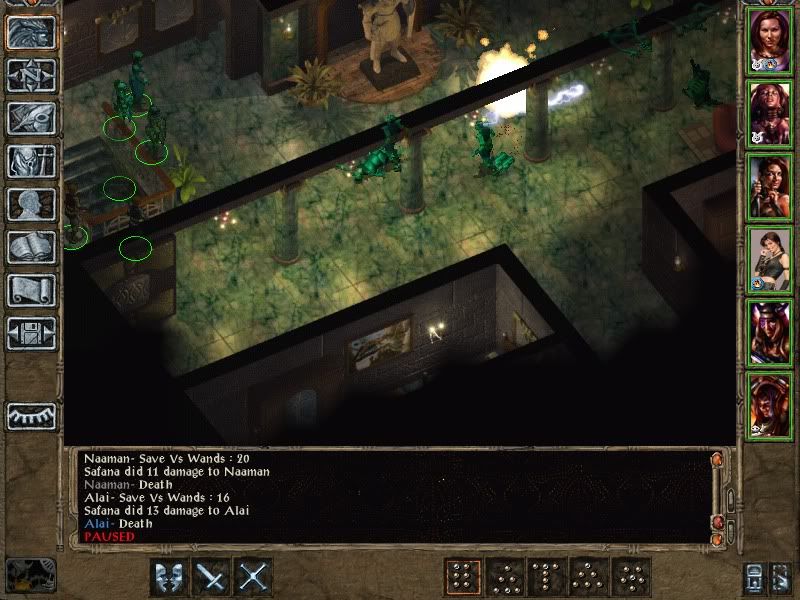
Task: Select the last formation button in the row
Action: click(632, 577)
